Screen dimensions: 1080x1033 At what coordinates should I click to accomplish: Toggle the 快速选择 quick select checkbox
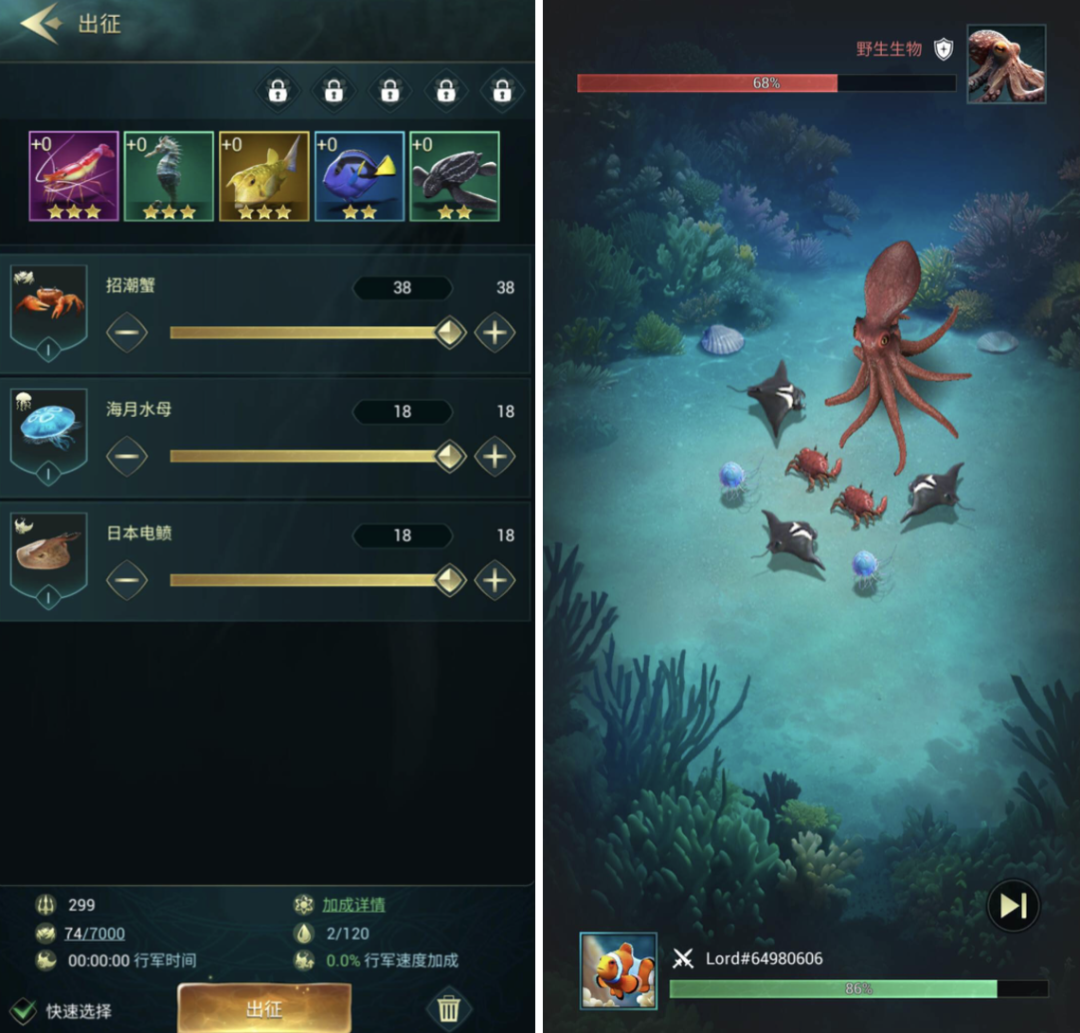(x=24, y=1010)
